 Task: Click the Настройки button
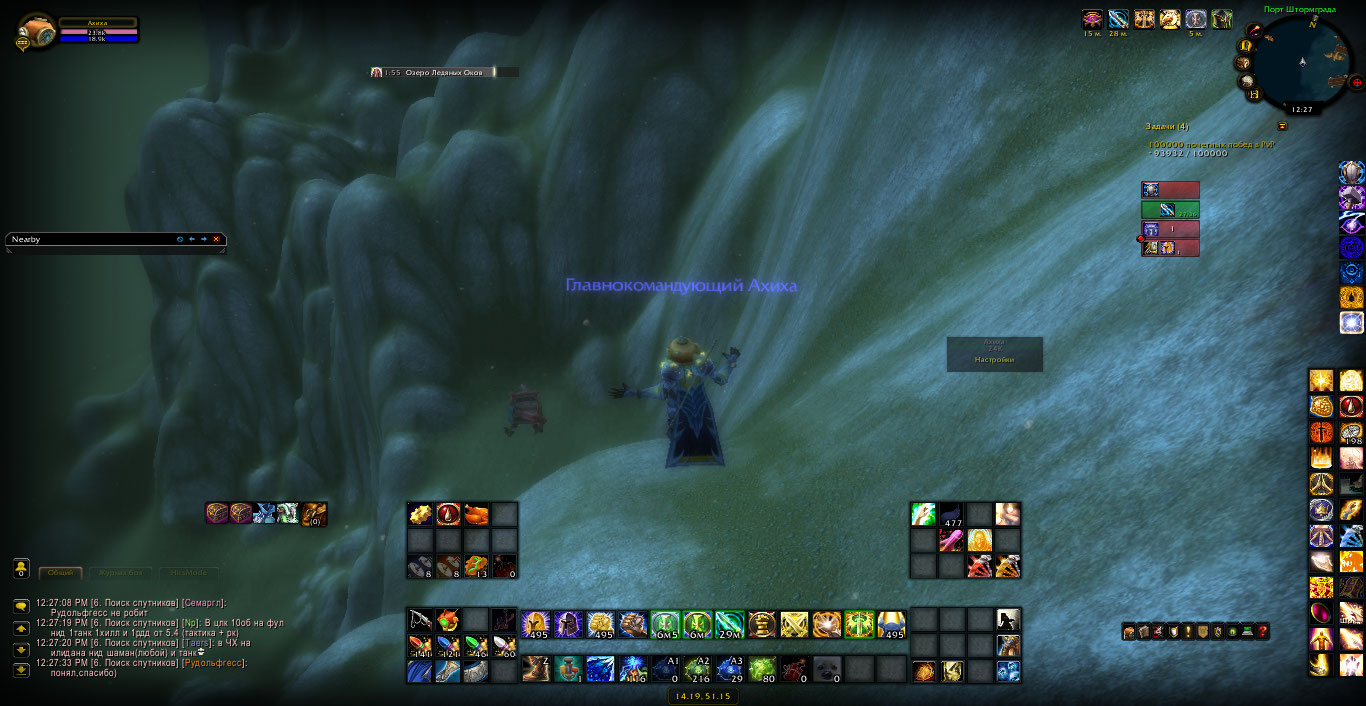(x=994, y=360)
